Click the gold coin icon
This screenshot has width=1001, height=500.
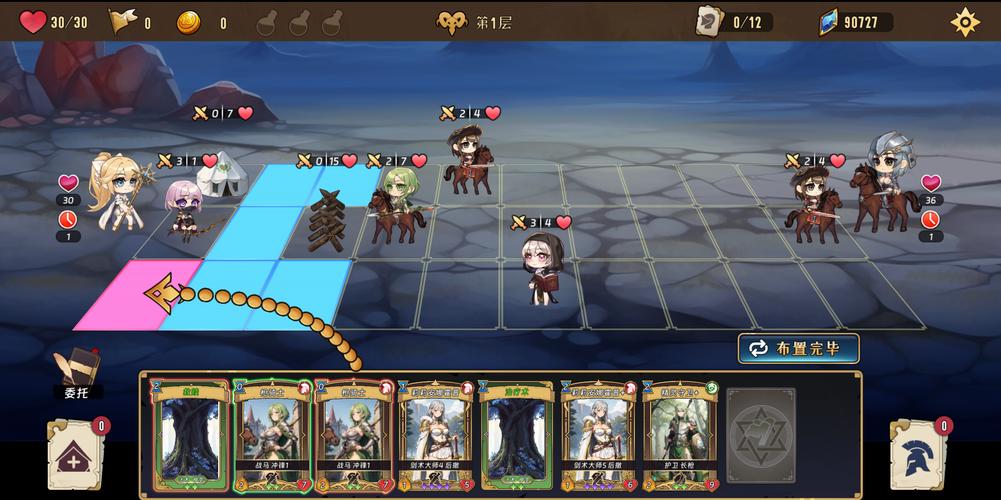click(x=188, y=22)
